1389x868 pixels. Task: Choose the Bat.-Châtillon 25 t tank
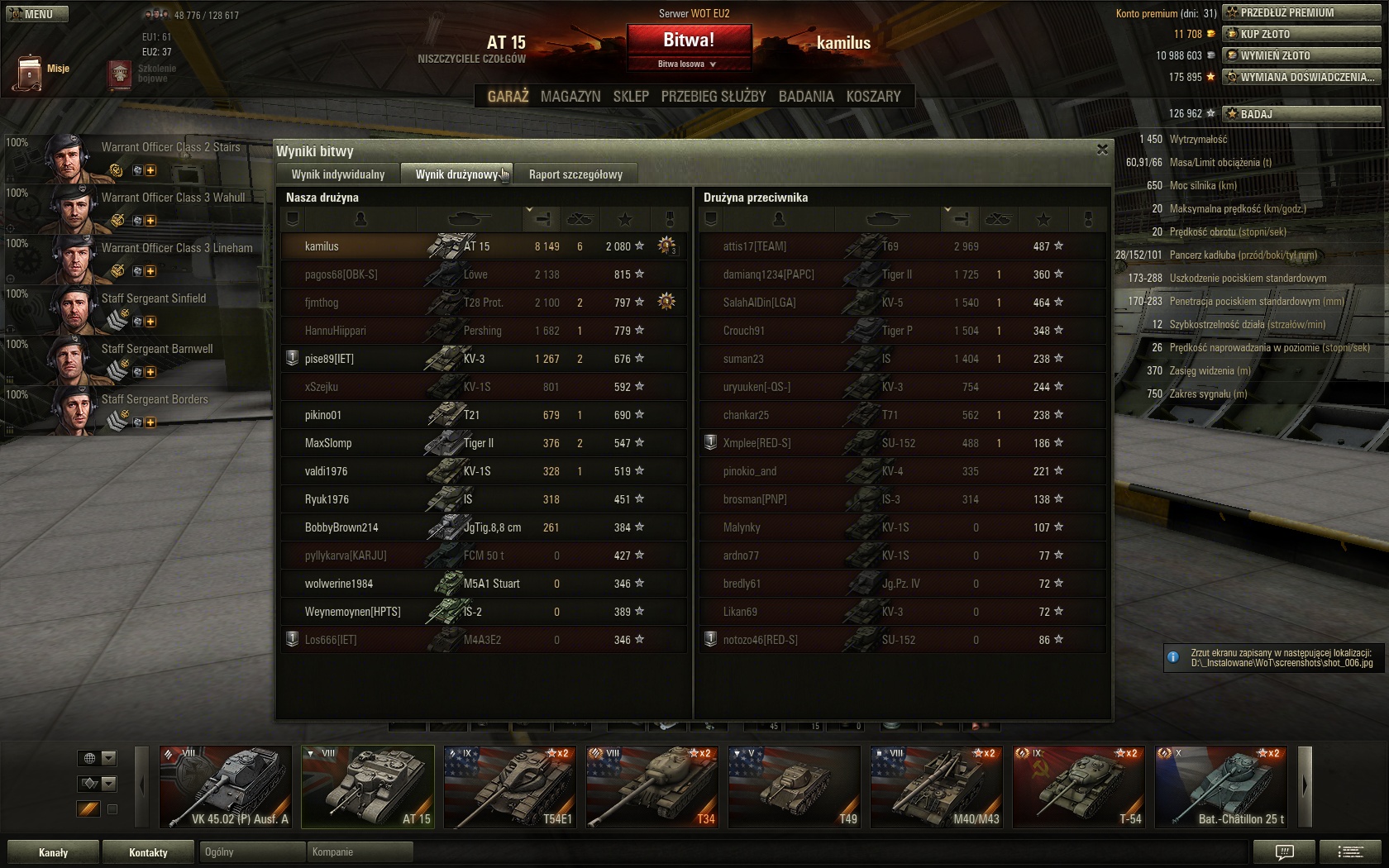point(1221,787)
